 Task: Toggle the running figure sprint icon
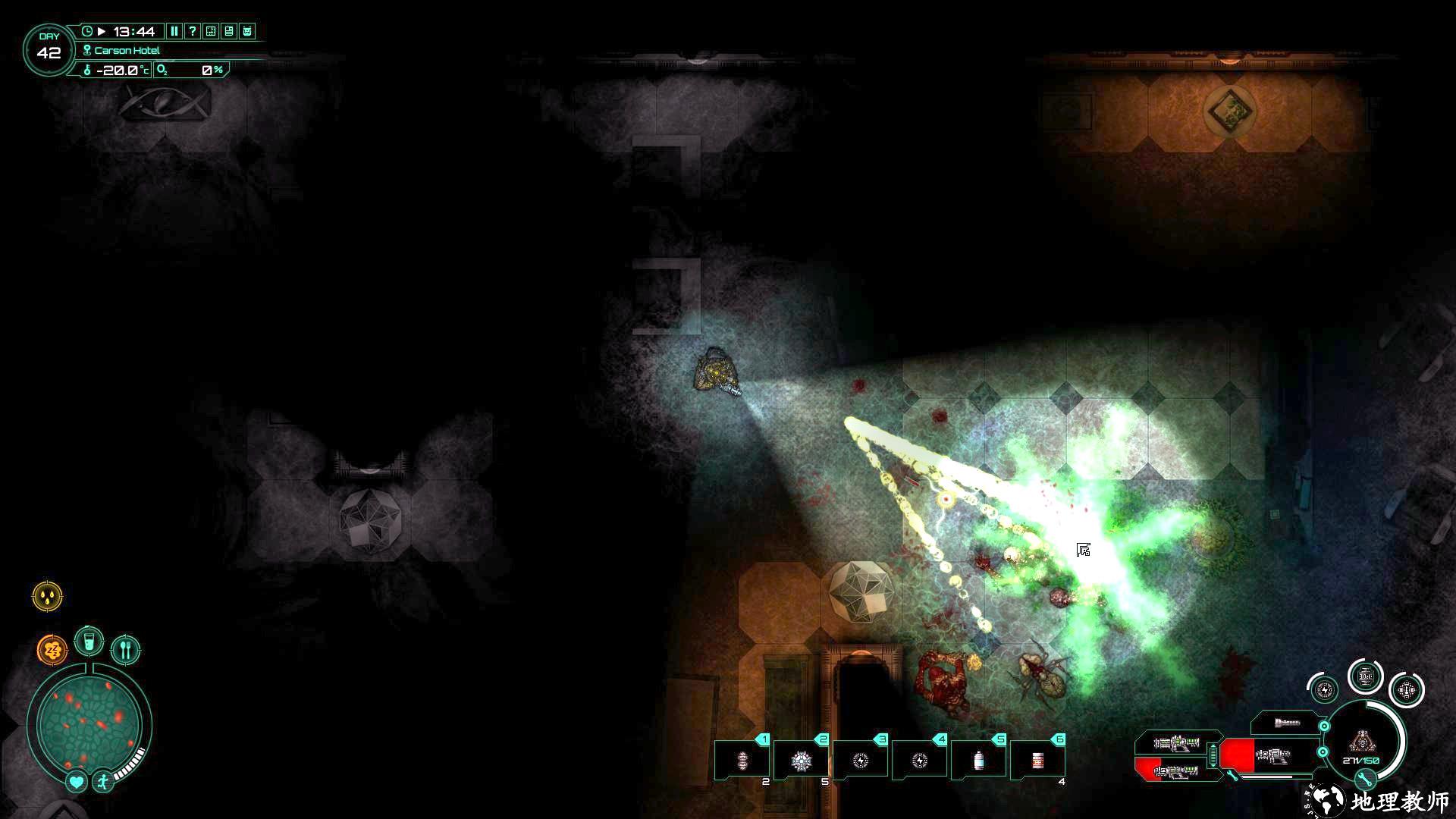(102, 781)
